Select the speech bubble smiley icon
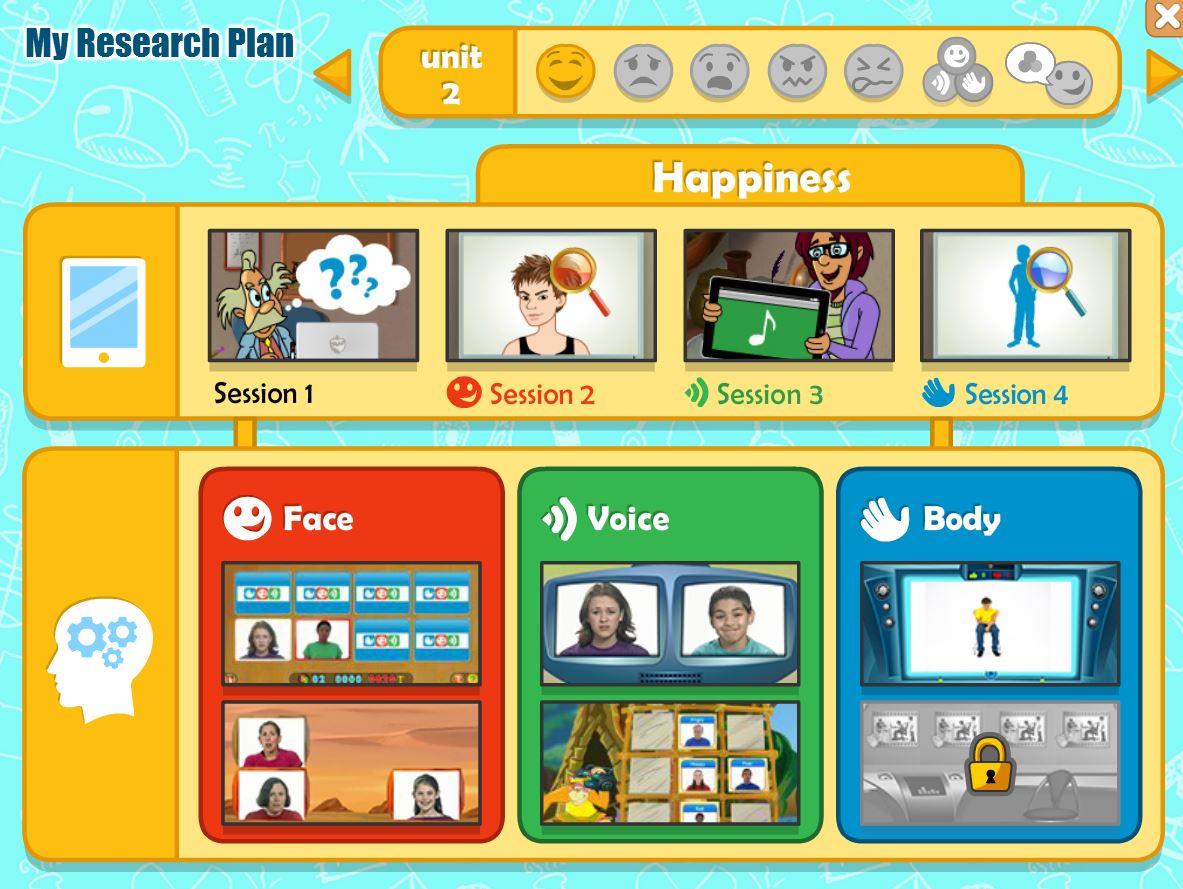Image resolution: width=1183 pixels, height=889 pixels. pos(1049,72)
